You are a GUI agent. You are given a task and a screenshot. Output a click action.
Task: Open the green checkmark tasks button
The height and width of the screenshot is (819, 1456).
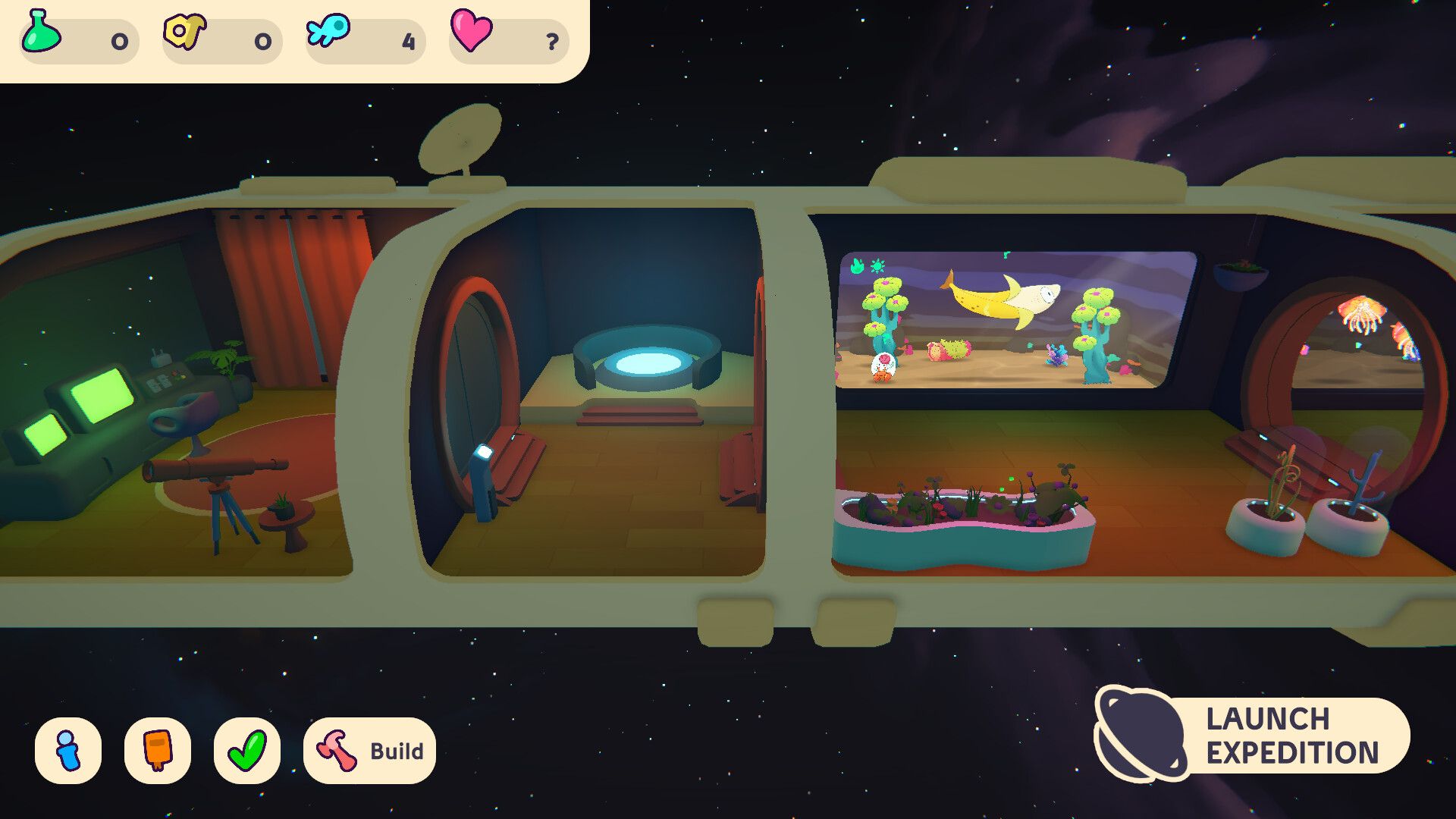pyautogui.click(x=247, y=751)
